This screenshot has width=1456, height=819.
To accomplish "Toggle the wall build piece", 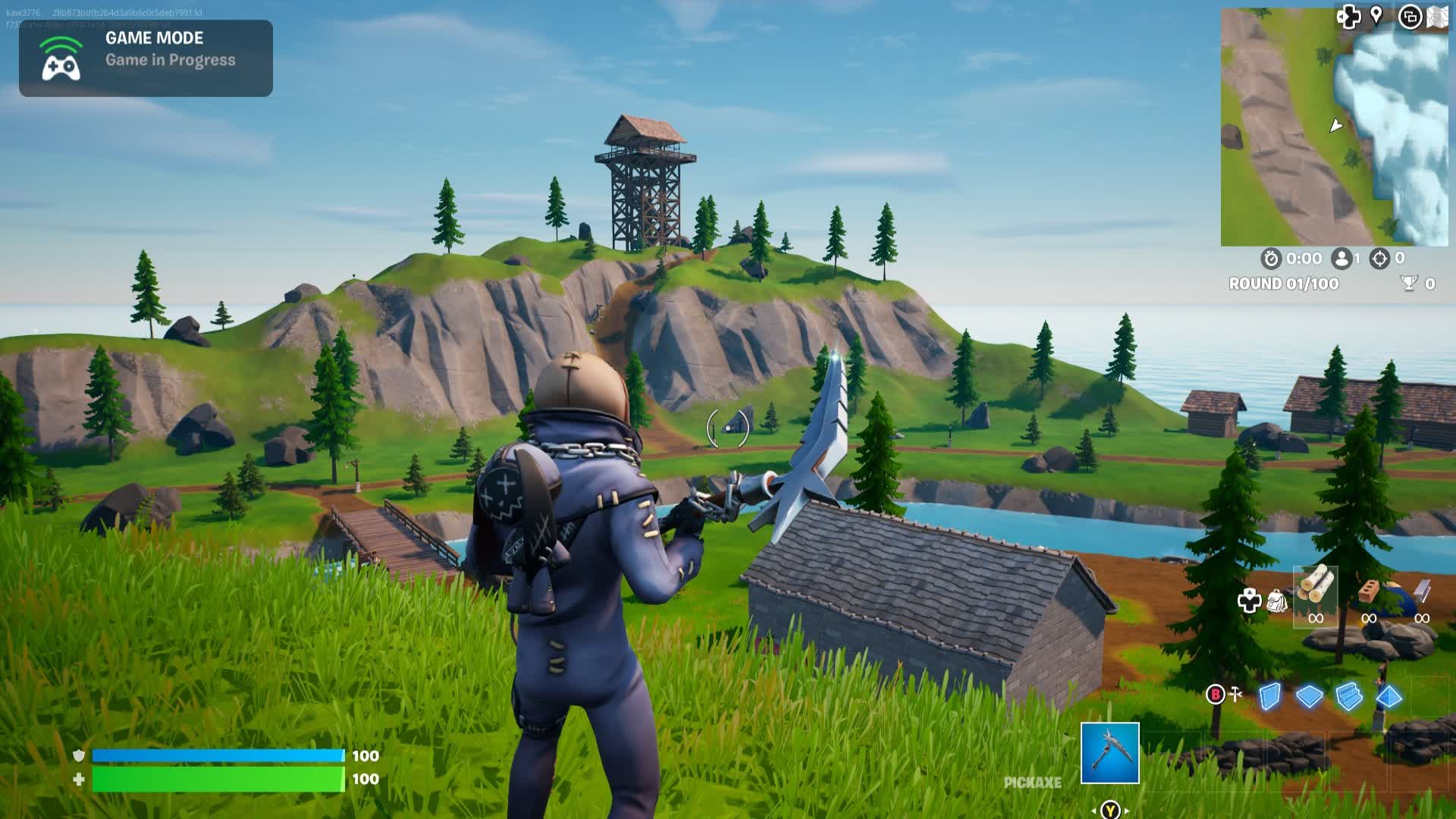I will coord(1270,696).
